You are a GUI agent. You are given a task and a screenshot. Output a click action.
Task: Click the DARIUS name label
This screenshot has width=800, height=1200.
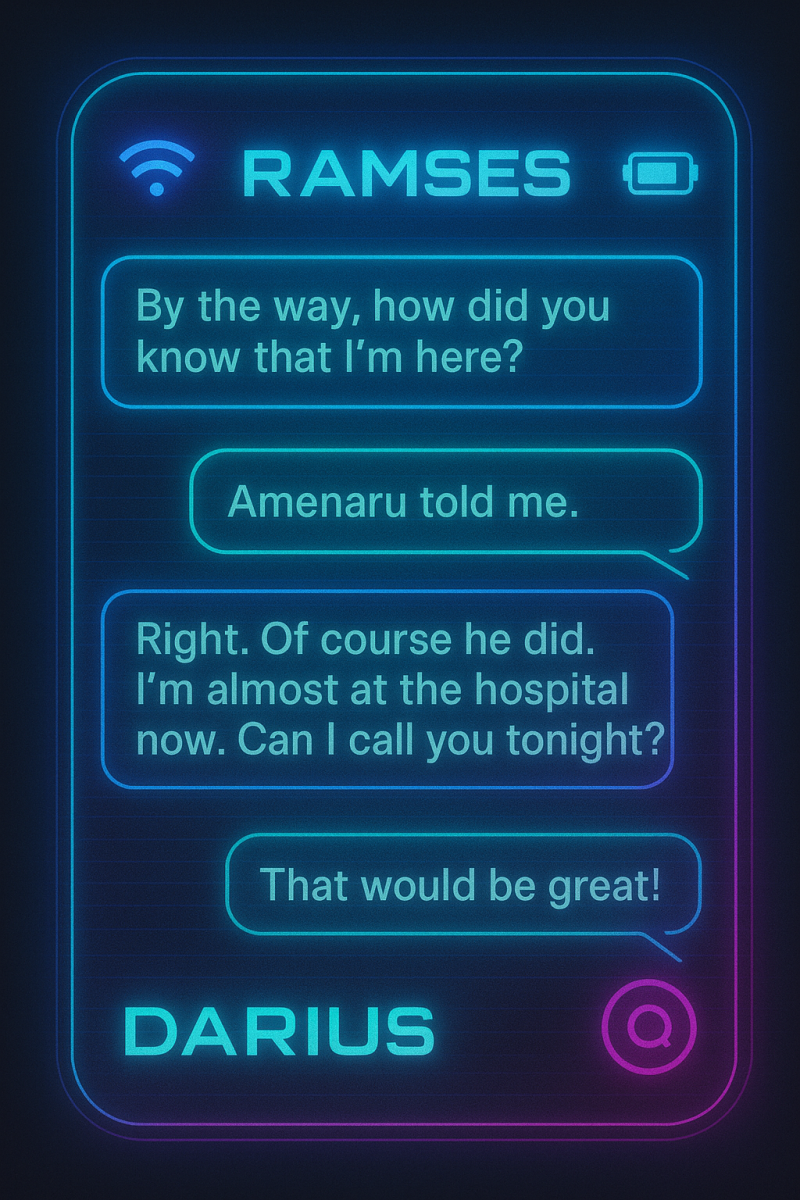279,1030
